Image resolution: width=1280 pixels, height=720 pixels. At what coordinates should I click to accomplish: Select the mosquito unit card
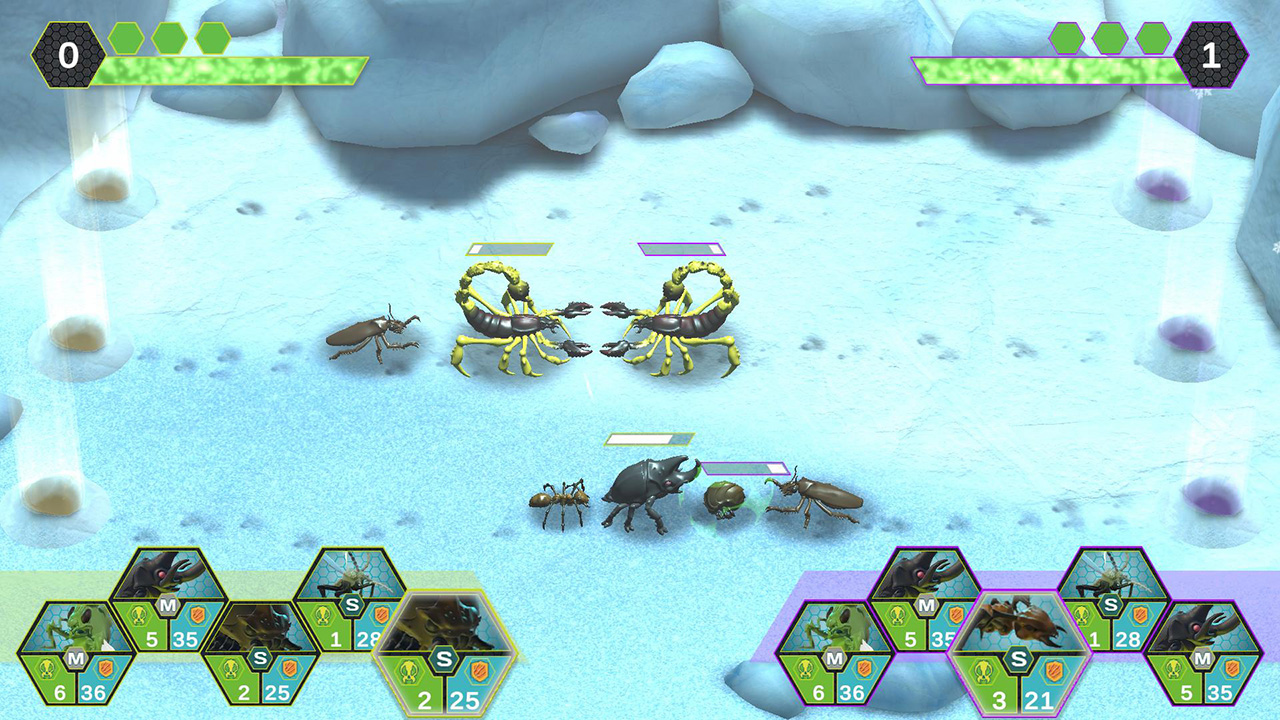(350, 585)
